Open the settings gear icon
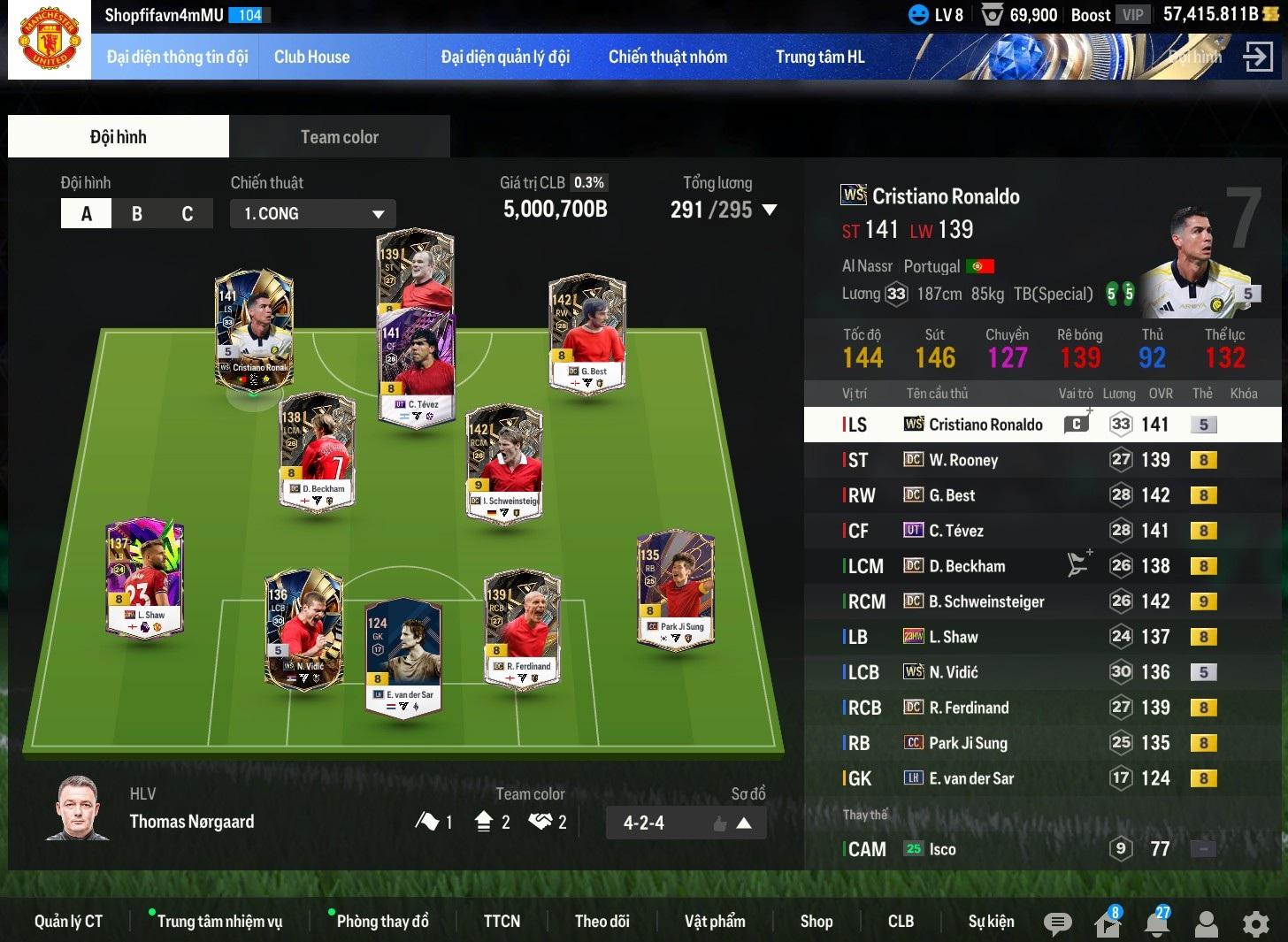 pyautogui.click(x=1255, y=923)
